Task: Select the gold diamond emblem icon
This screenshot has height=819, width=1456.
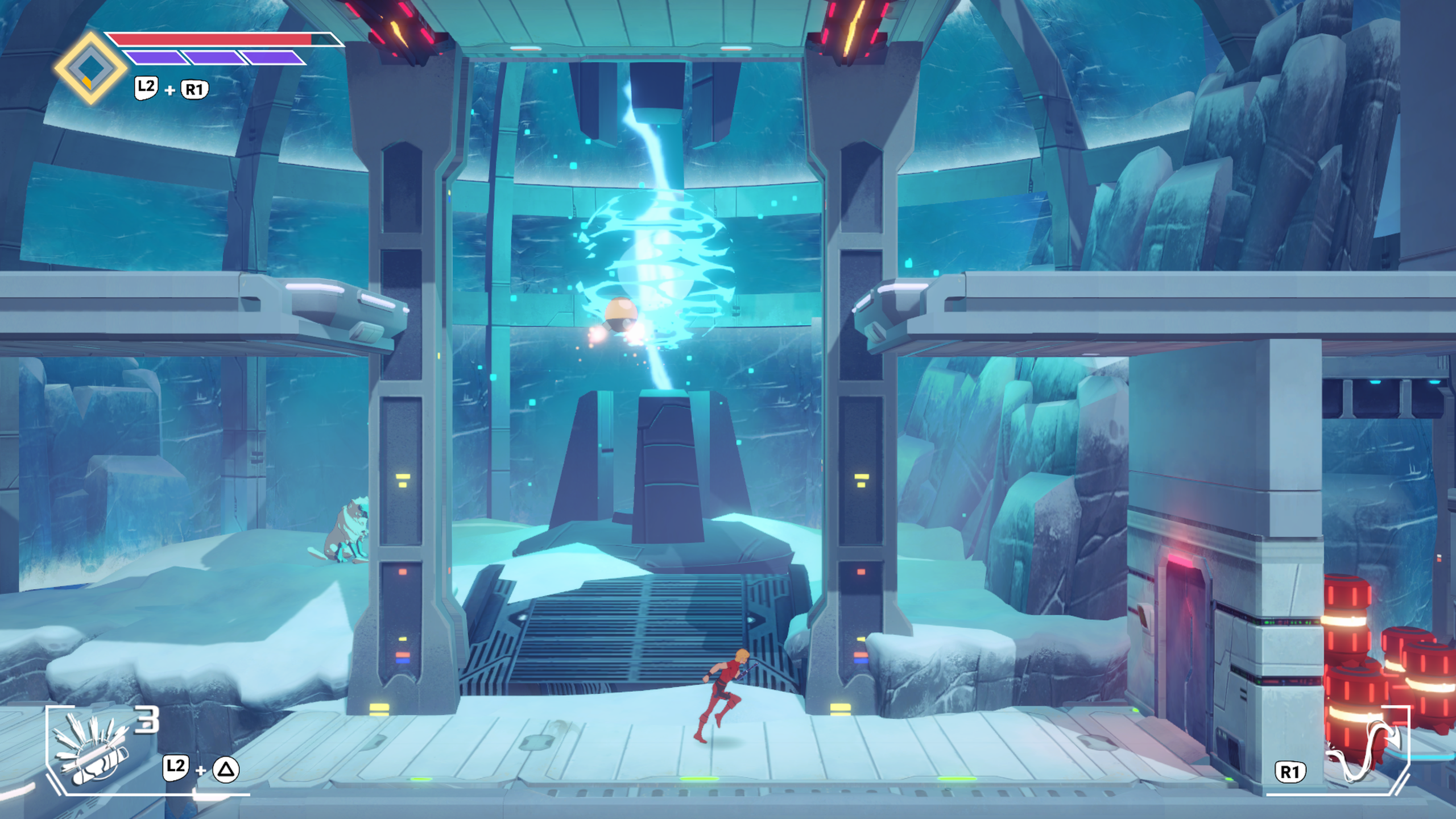Action: coord(90,68)
